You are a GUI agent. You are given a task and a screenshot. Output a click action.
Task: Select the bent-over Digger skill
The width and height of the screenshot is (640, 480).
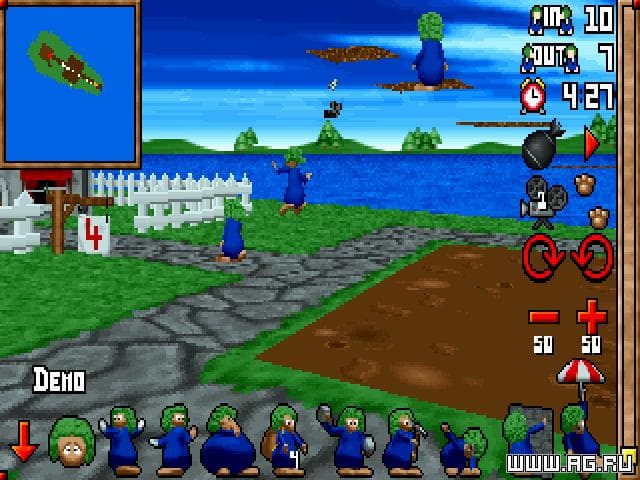coord(463,445)
